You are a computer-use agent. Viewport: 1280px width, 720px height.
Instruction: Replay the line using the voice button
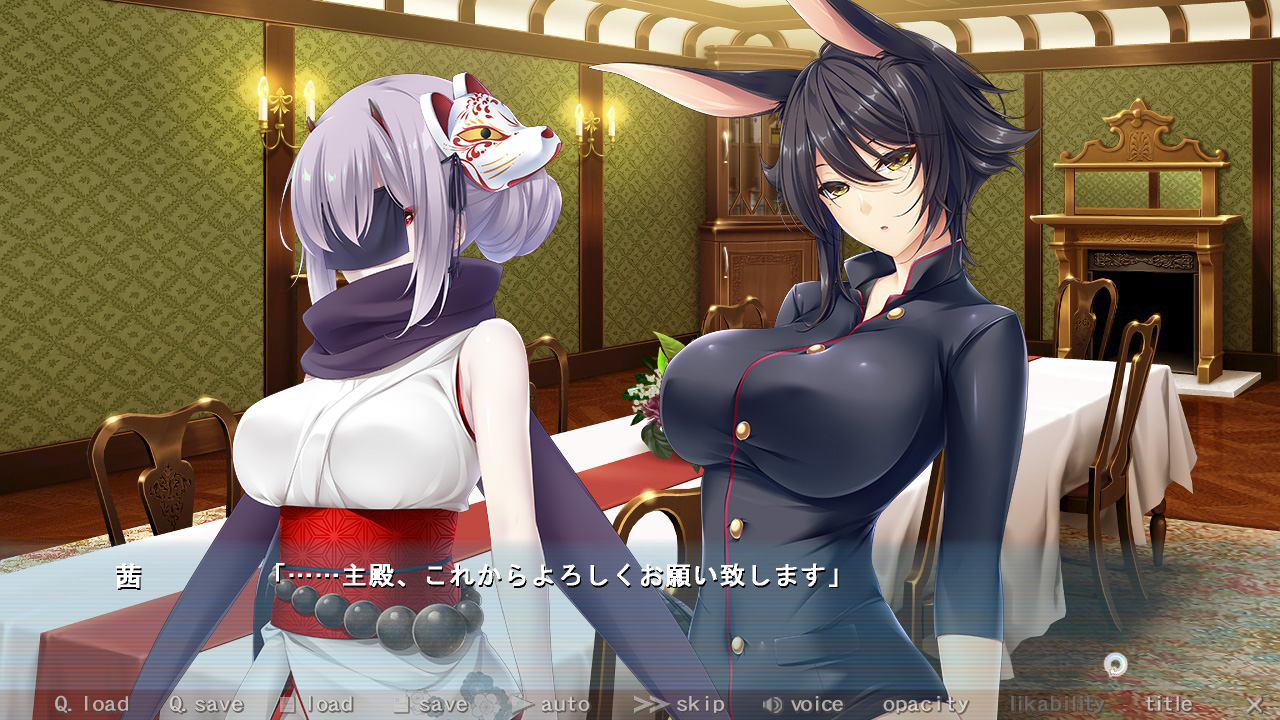pos(804,704)
